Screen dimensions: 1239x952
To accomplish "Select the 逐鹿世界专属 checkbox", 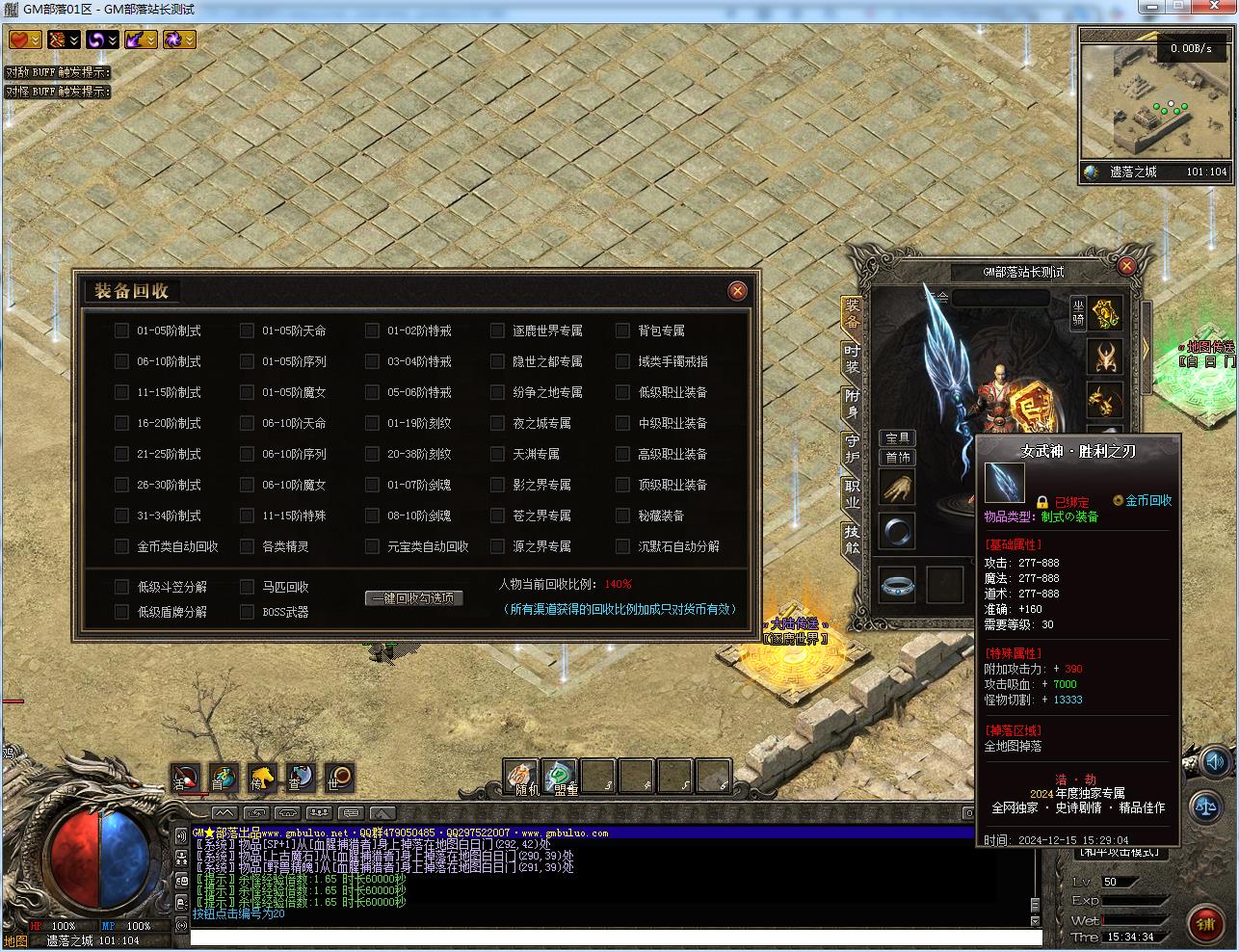I will (497, 331).
